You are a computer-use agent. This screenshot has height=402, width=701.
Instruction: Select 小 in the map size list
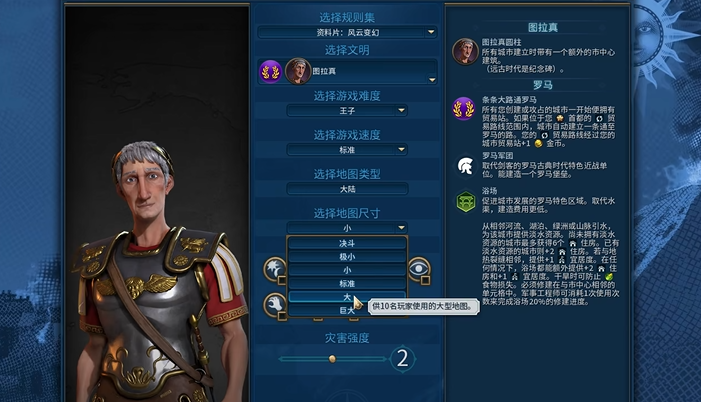pyautogui.click(x=347, y=270)
